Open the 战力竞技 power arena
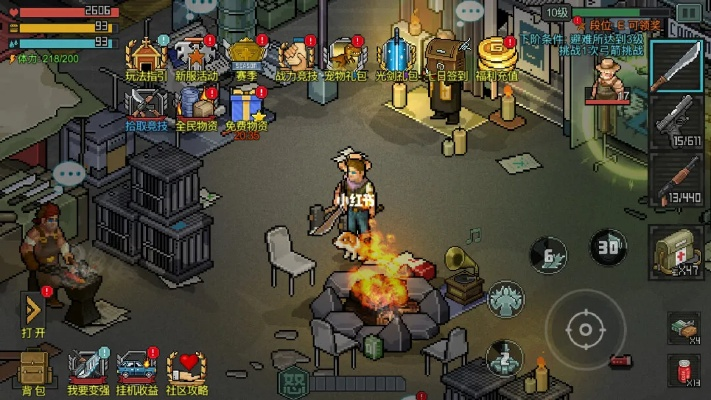 294,56
